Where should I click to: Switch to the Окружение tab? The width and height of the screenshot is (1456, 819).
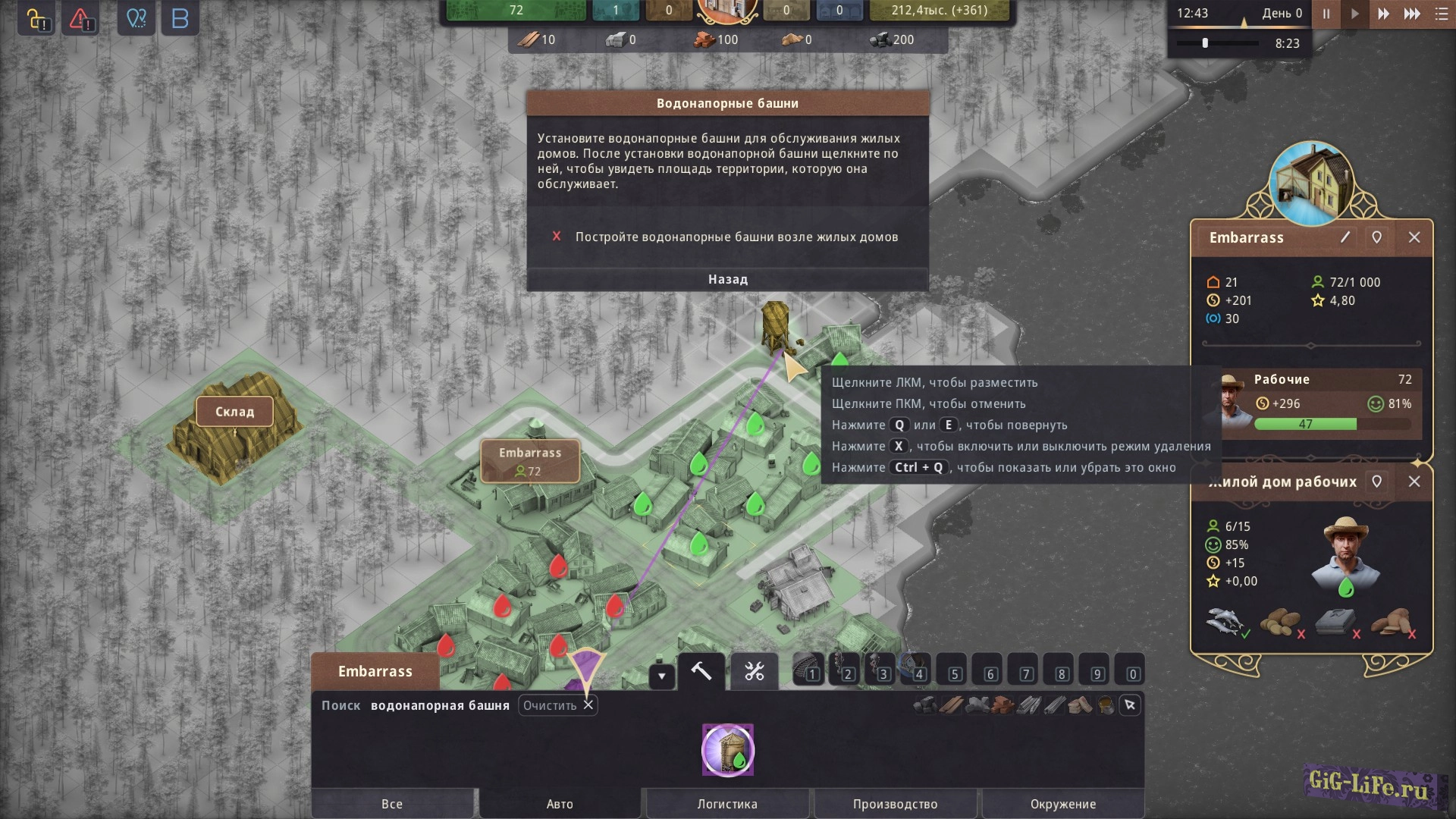pyautogui.click(x=1062, y=804)
